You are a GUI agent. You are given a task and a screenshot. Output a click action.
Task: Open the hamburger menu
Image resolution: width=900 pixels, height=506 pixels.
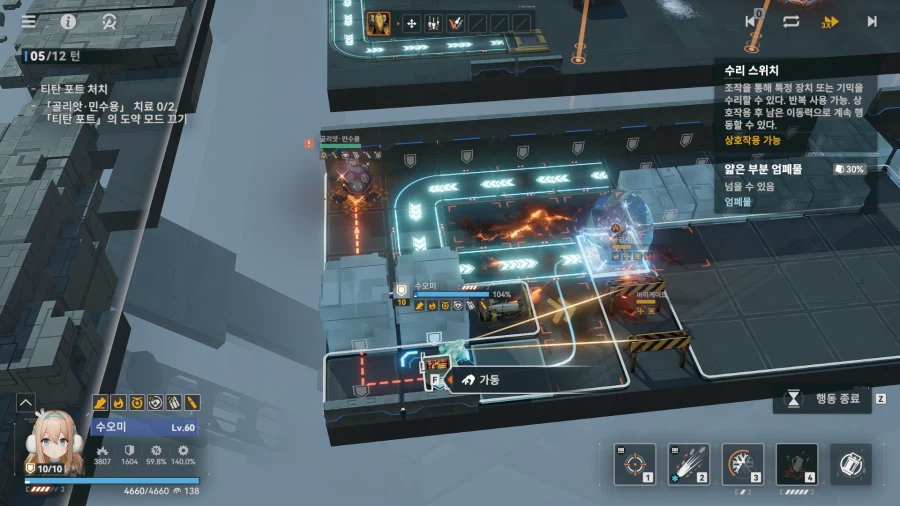30,20
